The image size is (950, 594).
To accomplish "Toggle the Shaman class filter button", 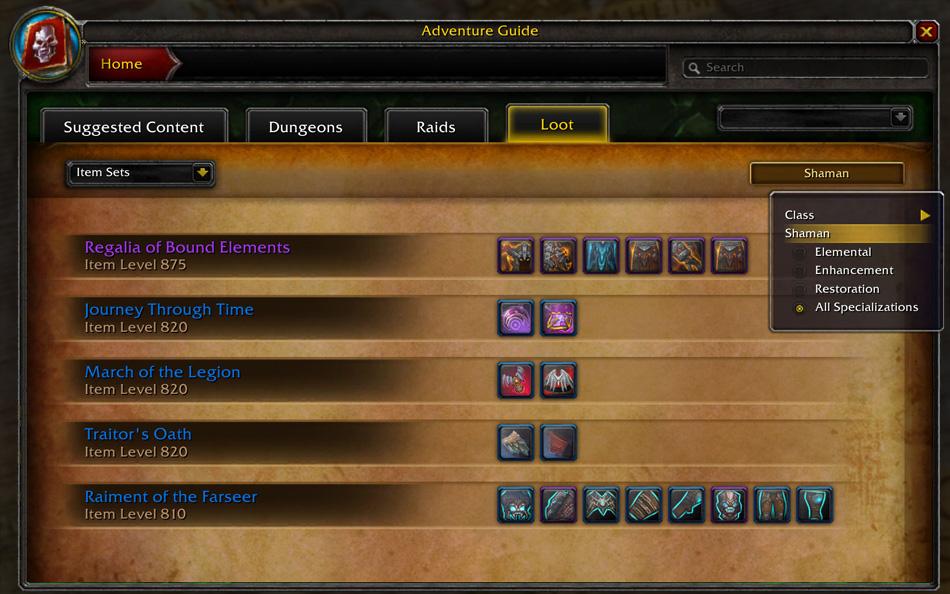I will [826, 173].
